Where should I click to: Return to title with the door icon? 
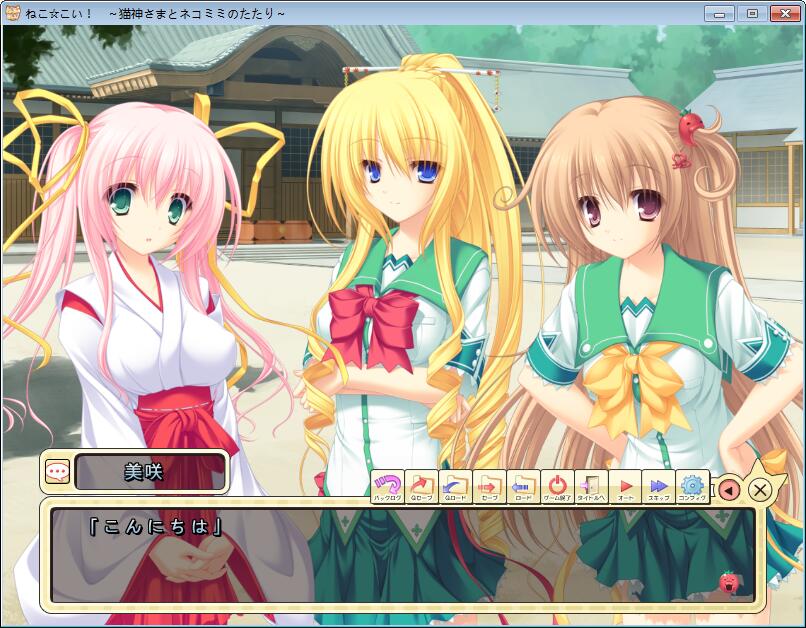click(x=591, y=487)
